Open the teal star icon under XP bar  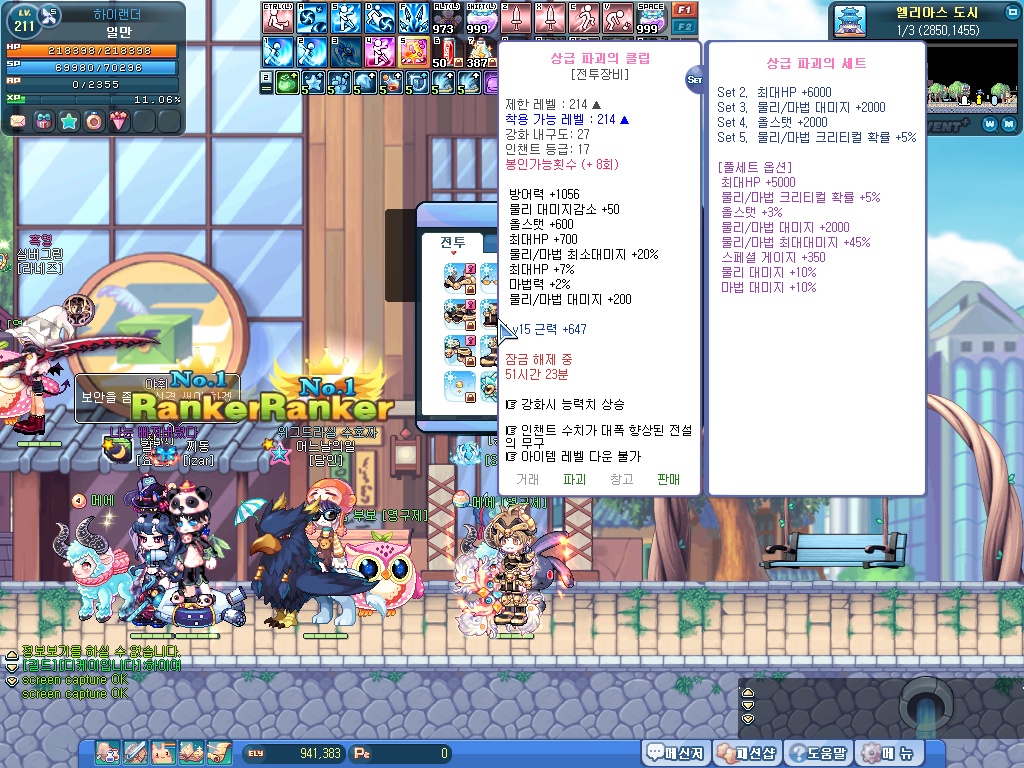69,122
